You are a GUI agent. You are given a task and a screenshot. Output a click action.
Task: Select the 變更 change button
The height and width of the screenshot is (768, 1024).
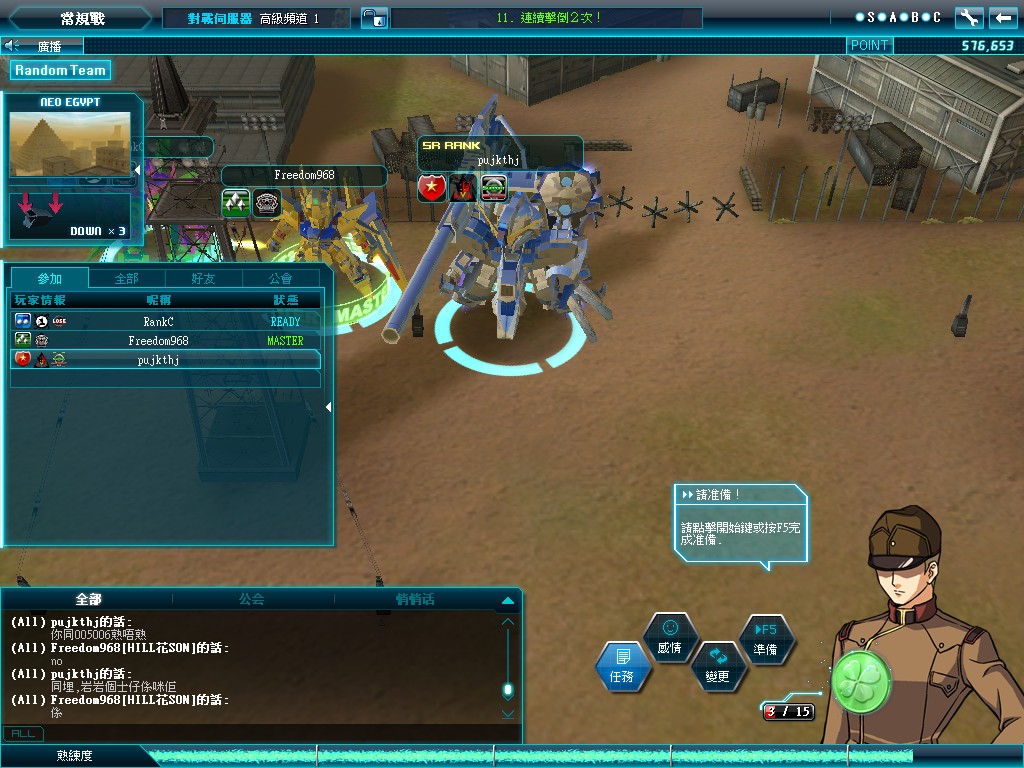coord(717,666)
